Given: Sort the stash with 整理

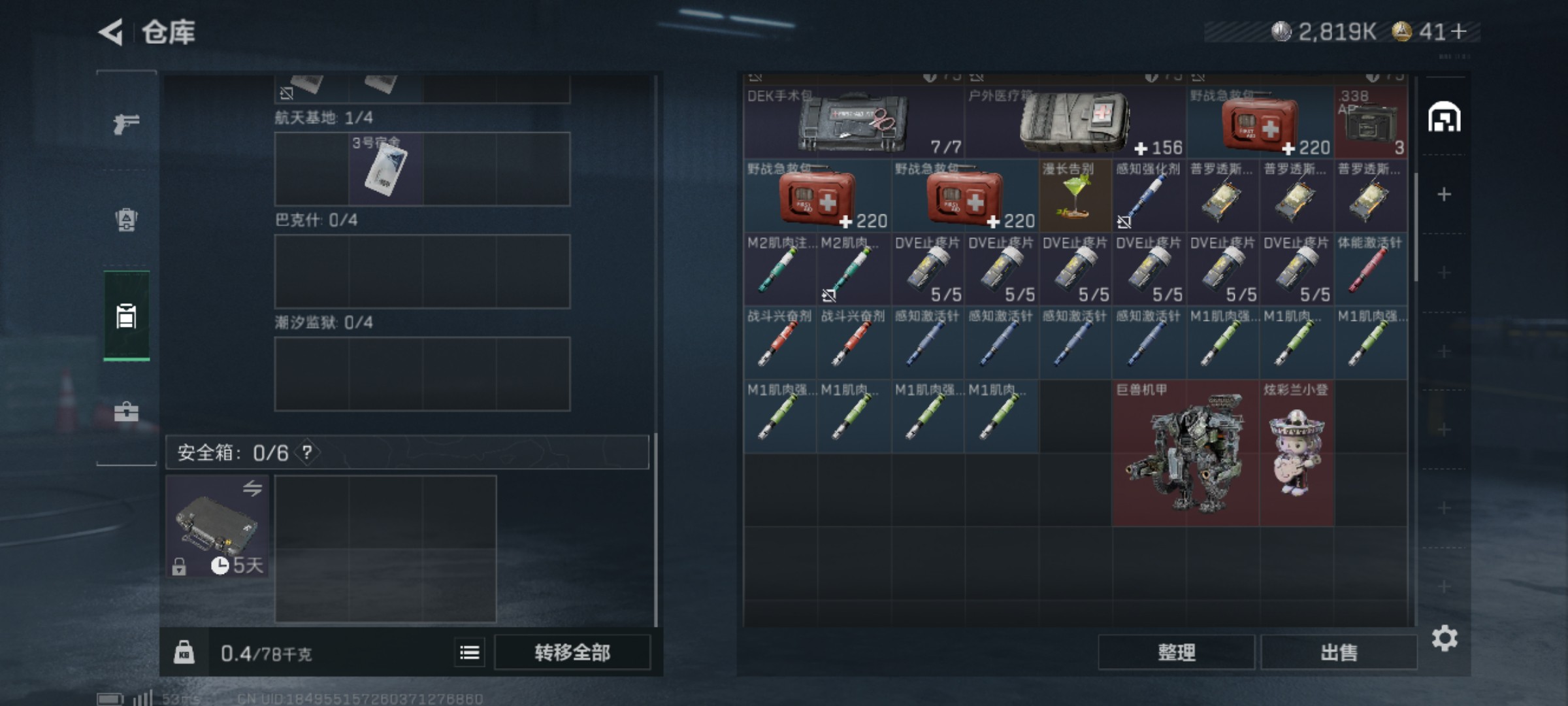Looking at the screenshot, I should click(x=1176, y=652).
